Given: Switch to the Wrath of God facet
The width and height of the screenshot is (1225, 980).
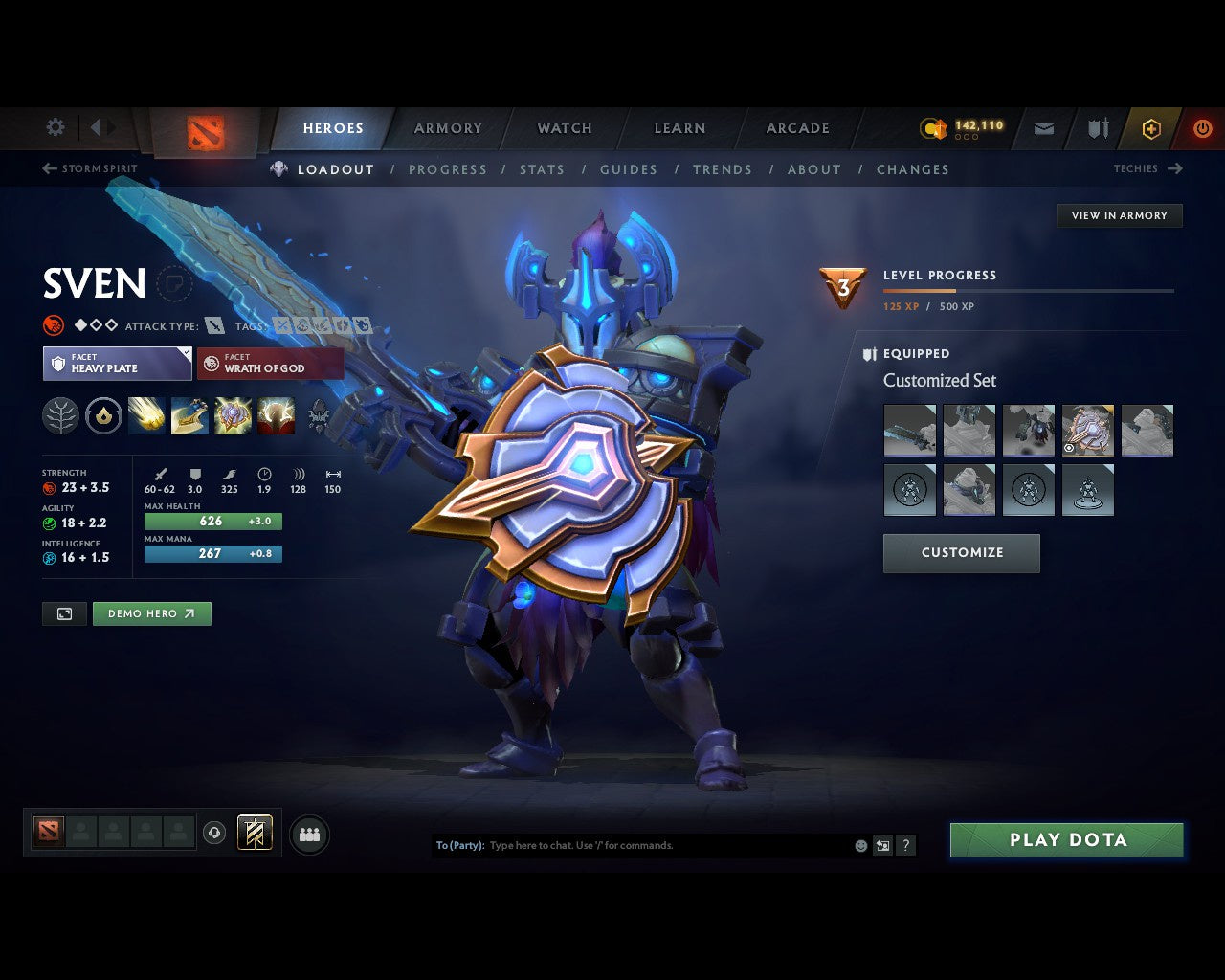Looking at the screenshot, I should (x=270, y=364).
